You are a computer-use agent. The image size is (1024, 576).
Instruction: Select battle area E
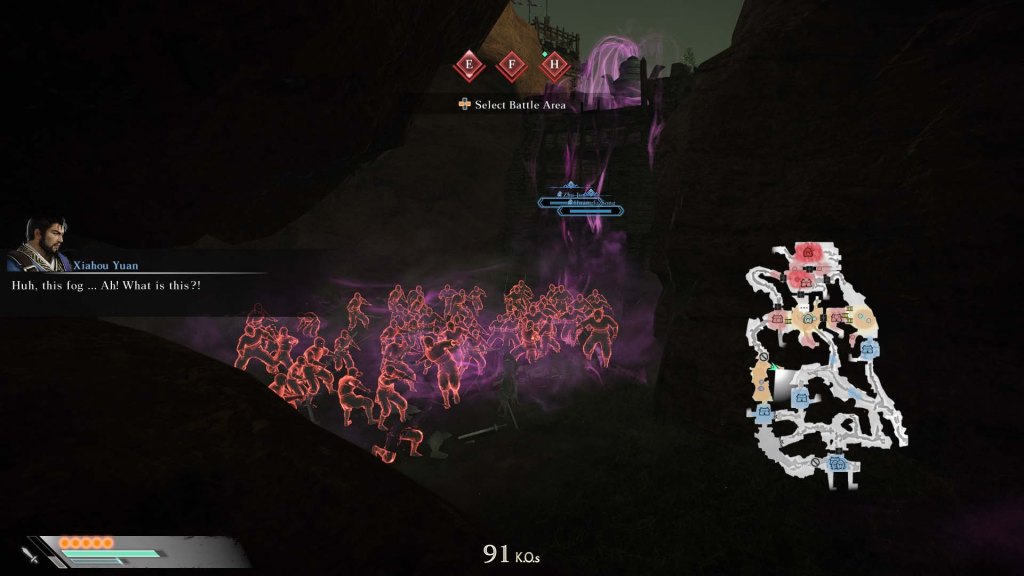(469, 67)
